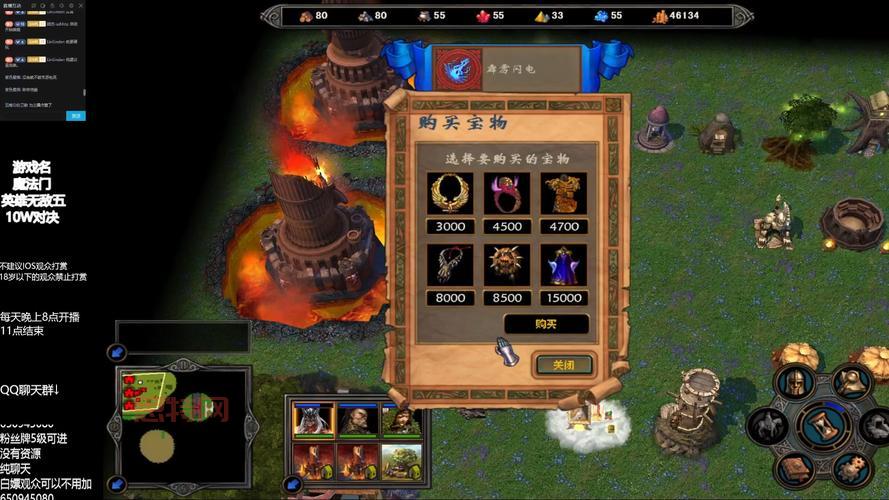889x500 pixels.
Task: Choose the pink ring artifact costing 4500
Action: (507, 193)
